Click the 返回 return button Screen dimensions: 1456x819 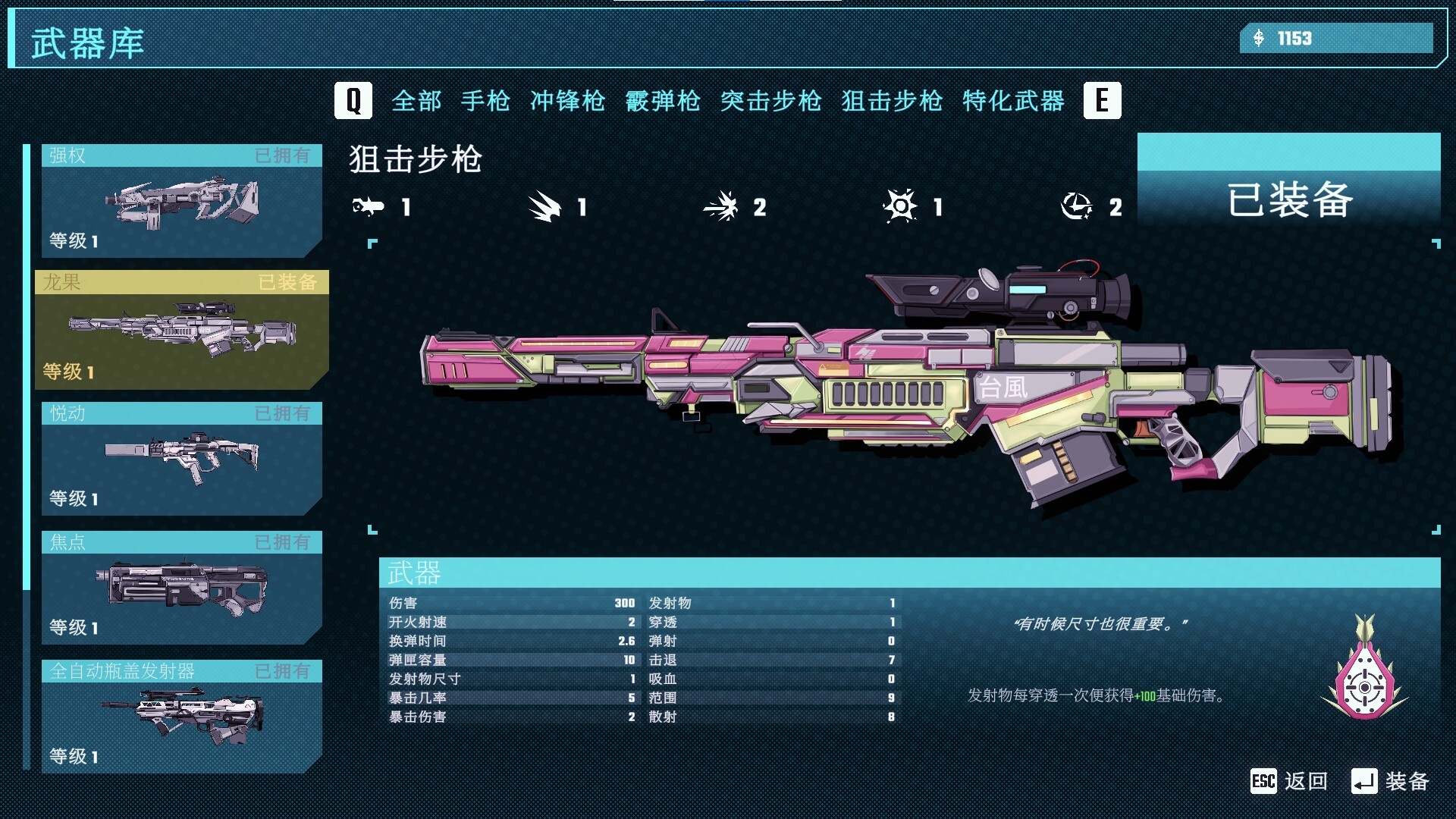point(1307,781)
